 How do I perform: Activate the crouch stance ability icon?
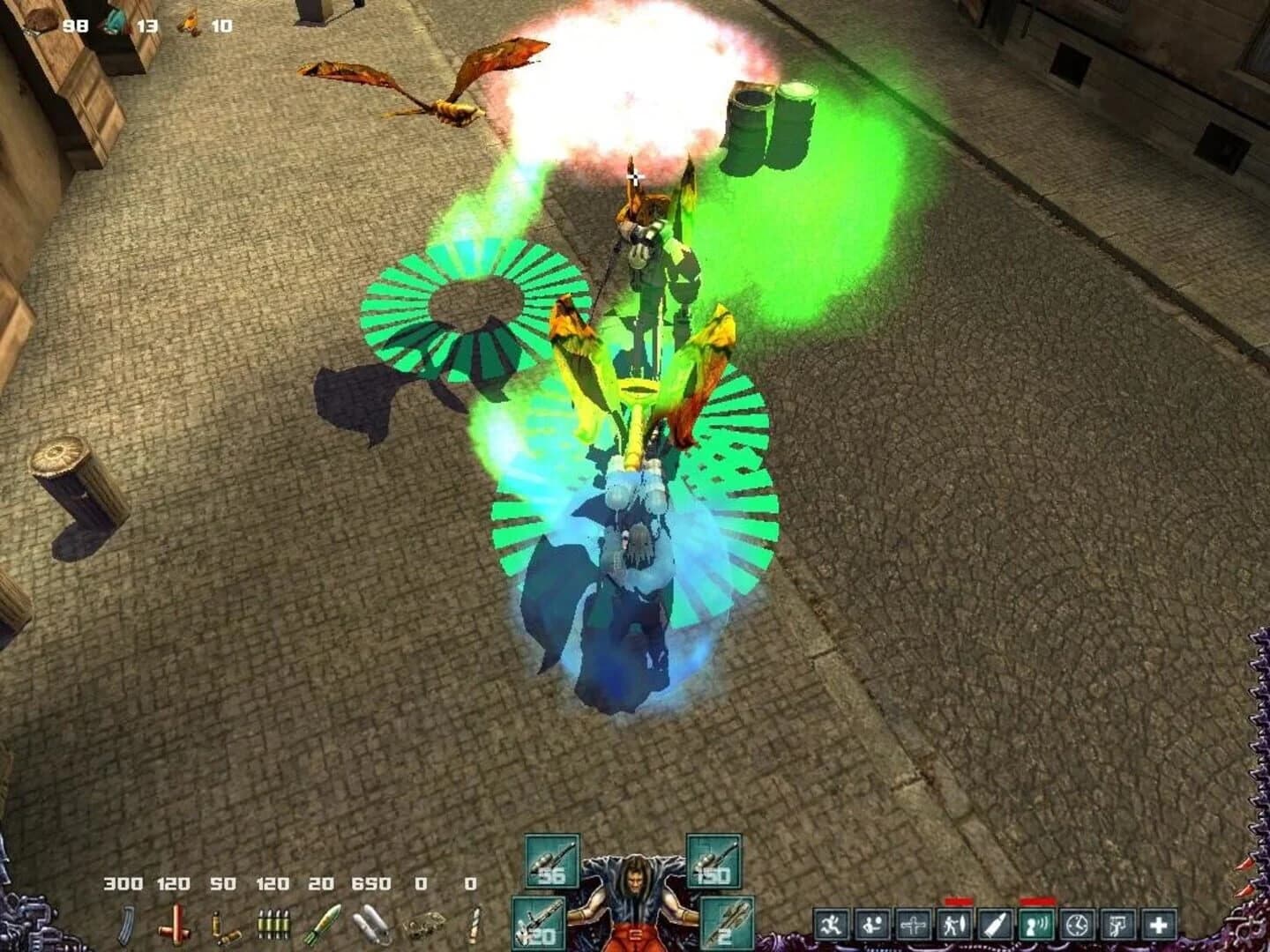pyautogui.click(x=874, y=923)
